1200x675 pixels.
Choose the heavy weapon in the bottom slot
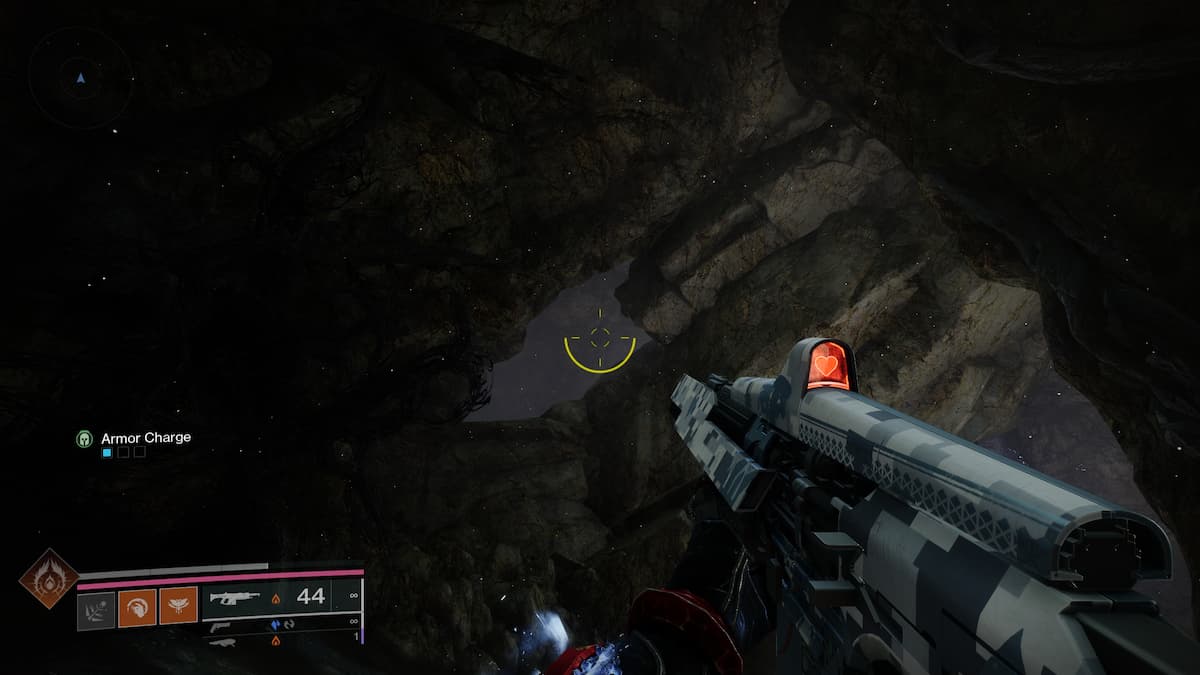point(222,641)
